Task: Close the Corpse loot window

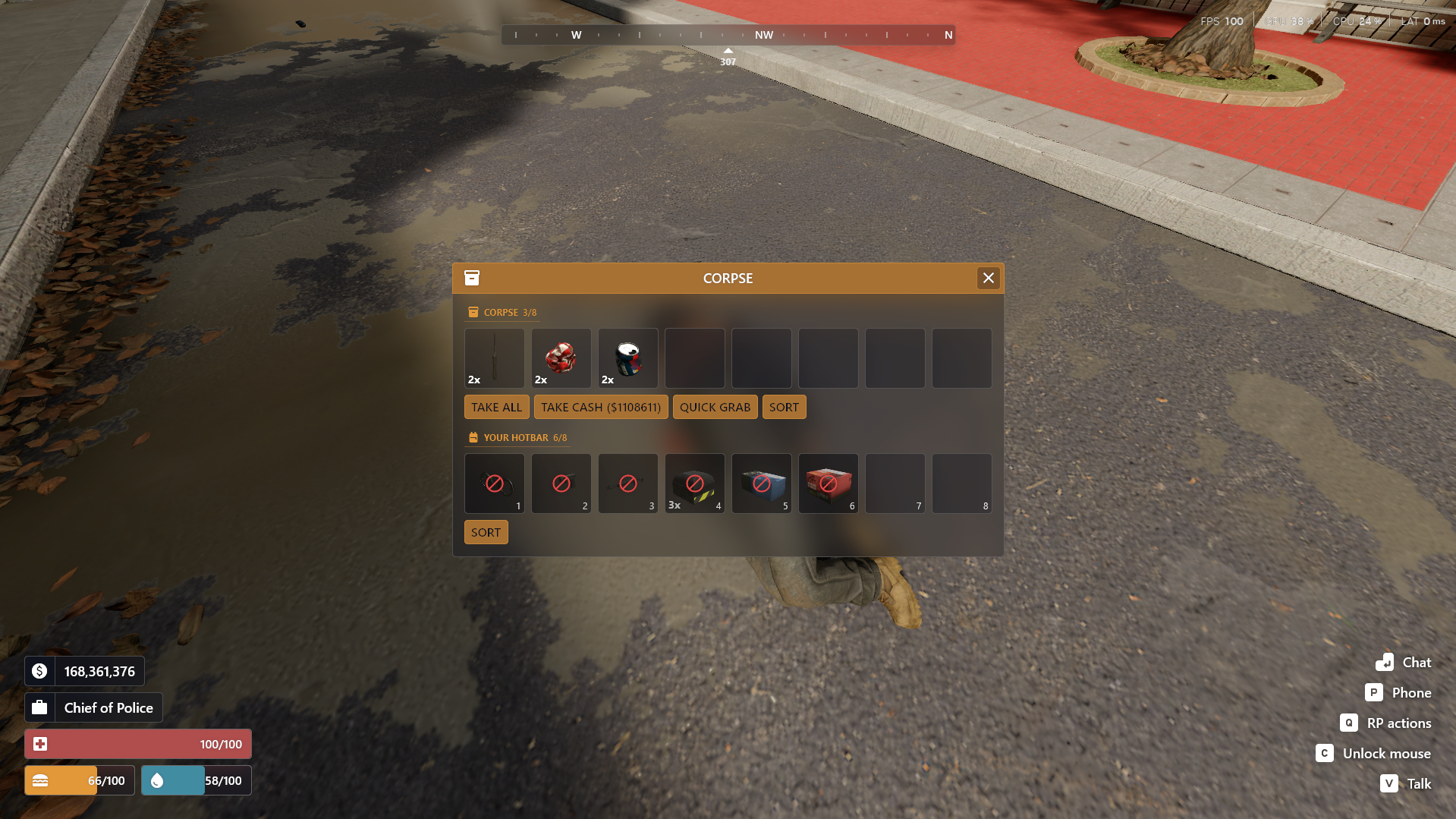Action: click(988, 278)
